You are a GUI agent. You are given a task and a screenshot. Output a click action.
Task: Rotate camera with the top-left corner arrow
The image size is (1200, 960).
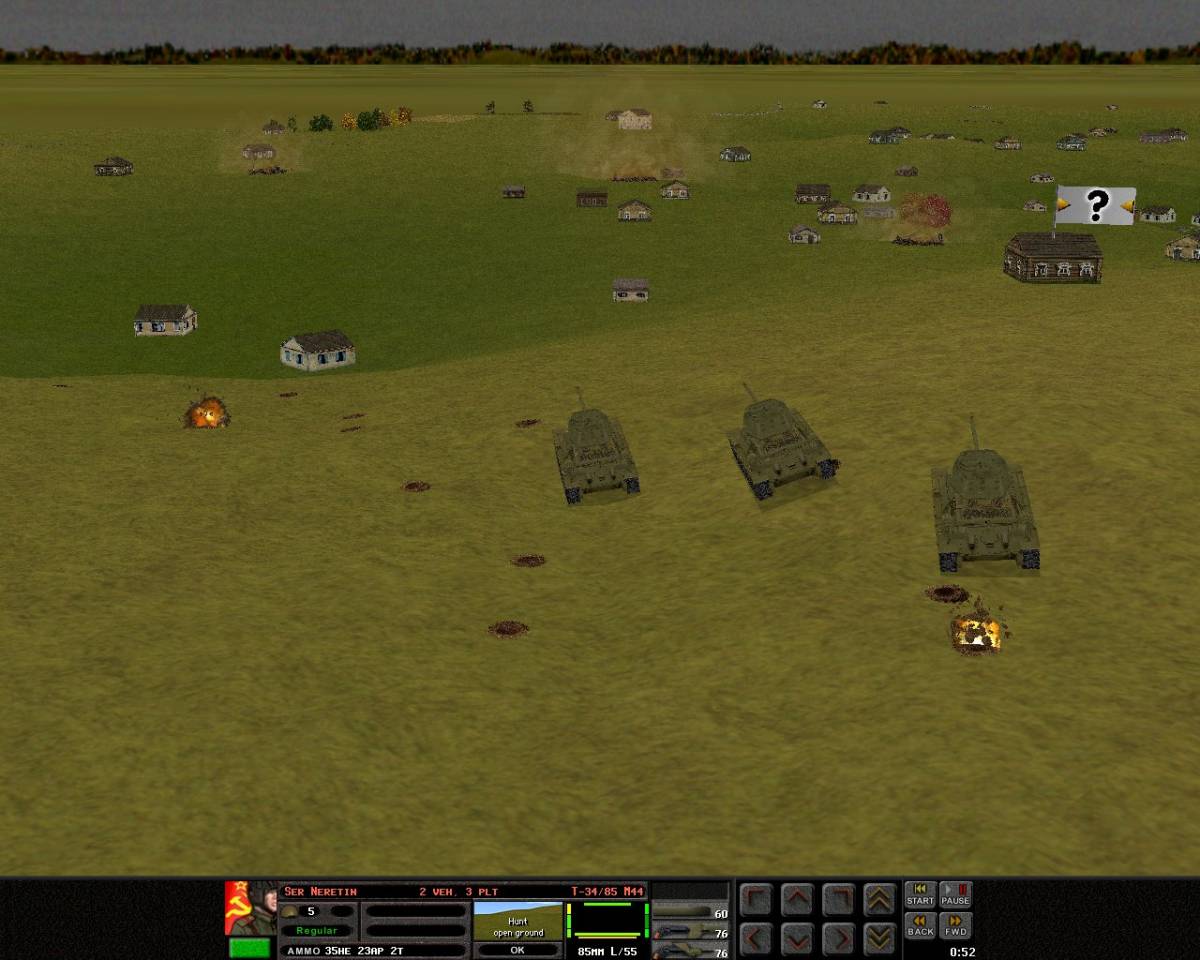pyautogui.click(x=757, y=900)
